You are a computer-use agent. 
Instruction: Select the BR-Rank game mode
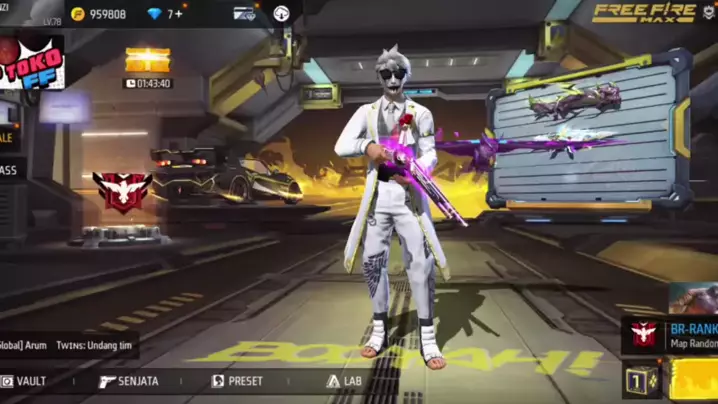pos(672,333)
